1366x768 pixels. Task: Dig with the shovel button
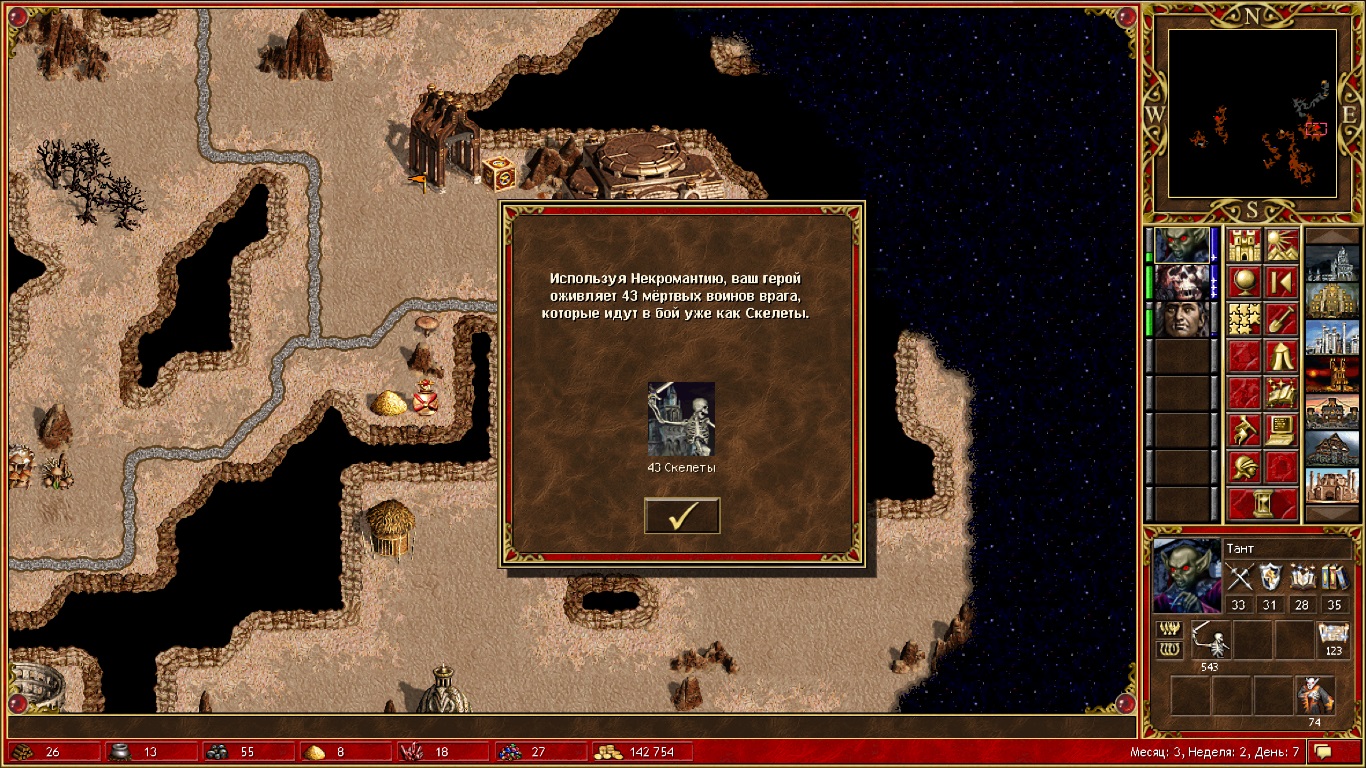click(x=1281, y=319)
